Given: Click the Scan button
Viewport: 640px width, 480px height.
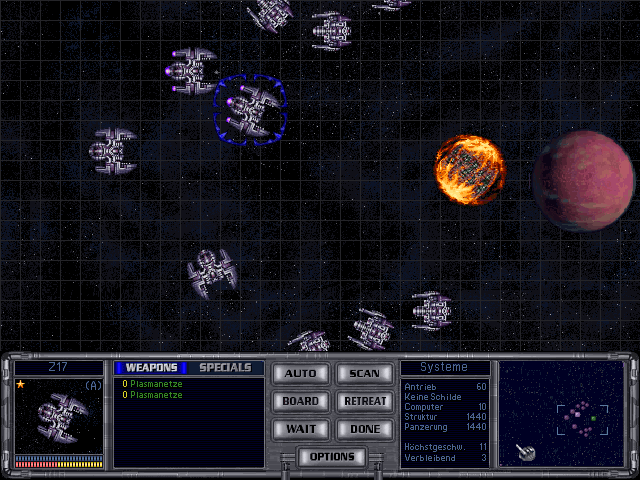Looking at the screenshot, I should point(364,373).
